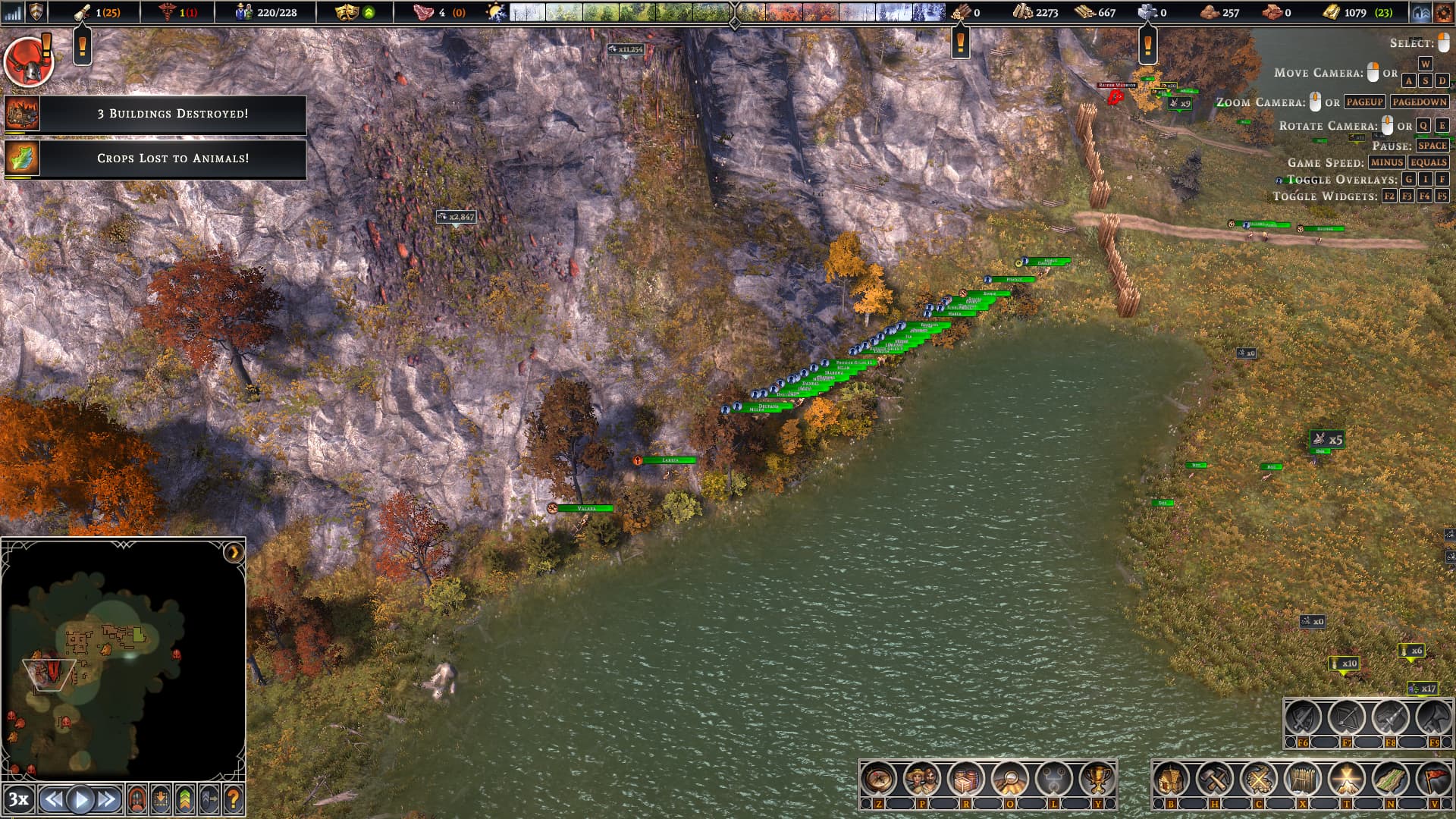Open the house build menu
Viewport: 1456px width, 819px height.
pos(1171,779)
